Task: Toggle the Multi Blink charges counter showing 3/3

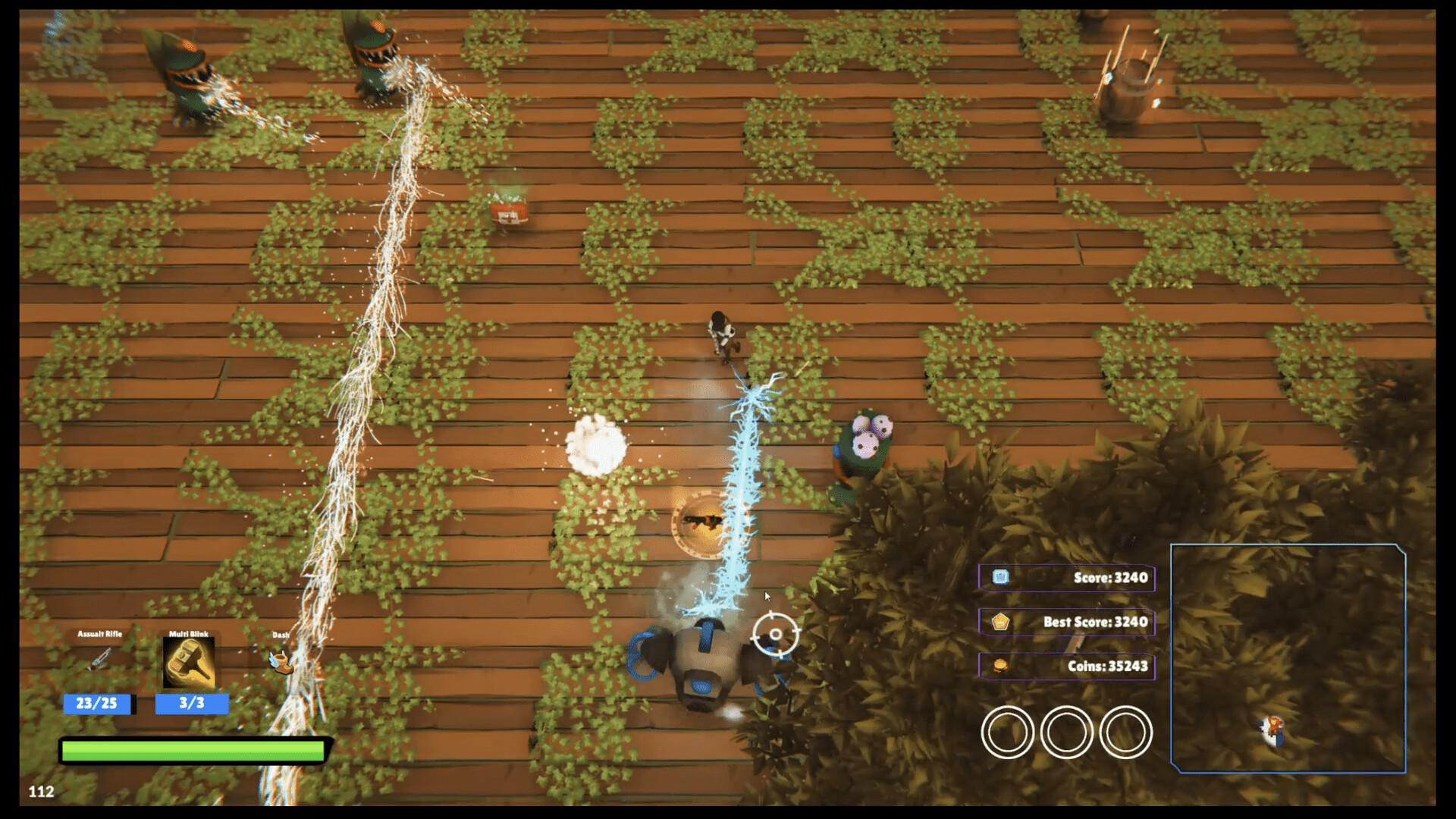Action: point(192,704)
